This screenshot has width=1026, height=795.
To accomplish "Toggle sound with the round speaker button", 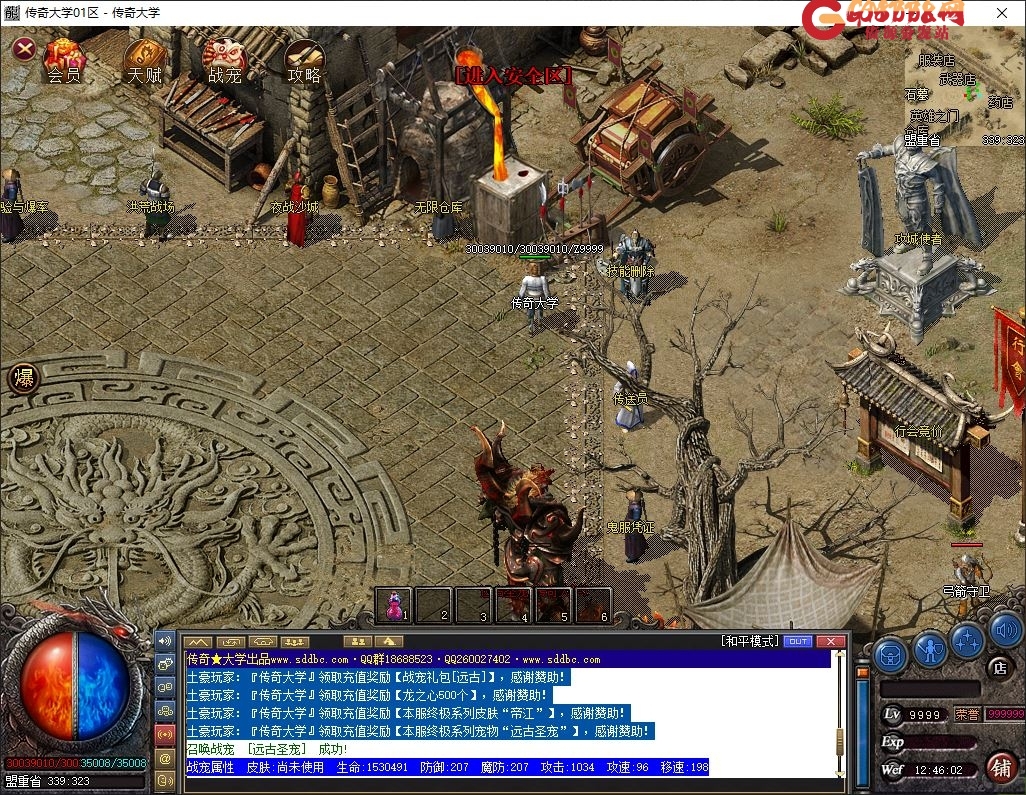I will (1005, 631).
